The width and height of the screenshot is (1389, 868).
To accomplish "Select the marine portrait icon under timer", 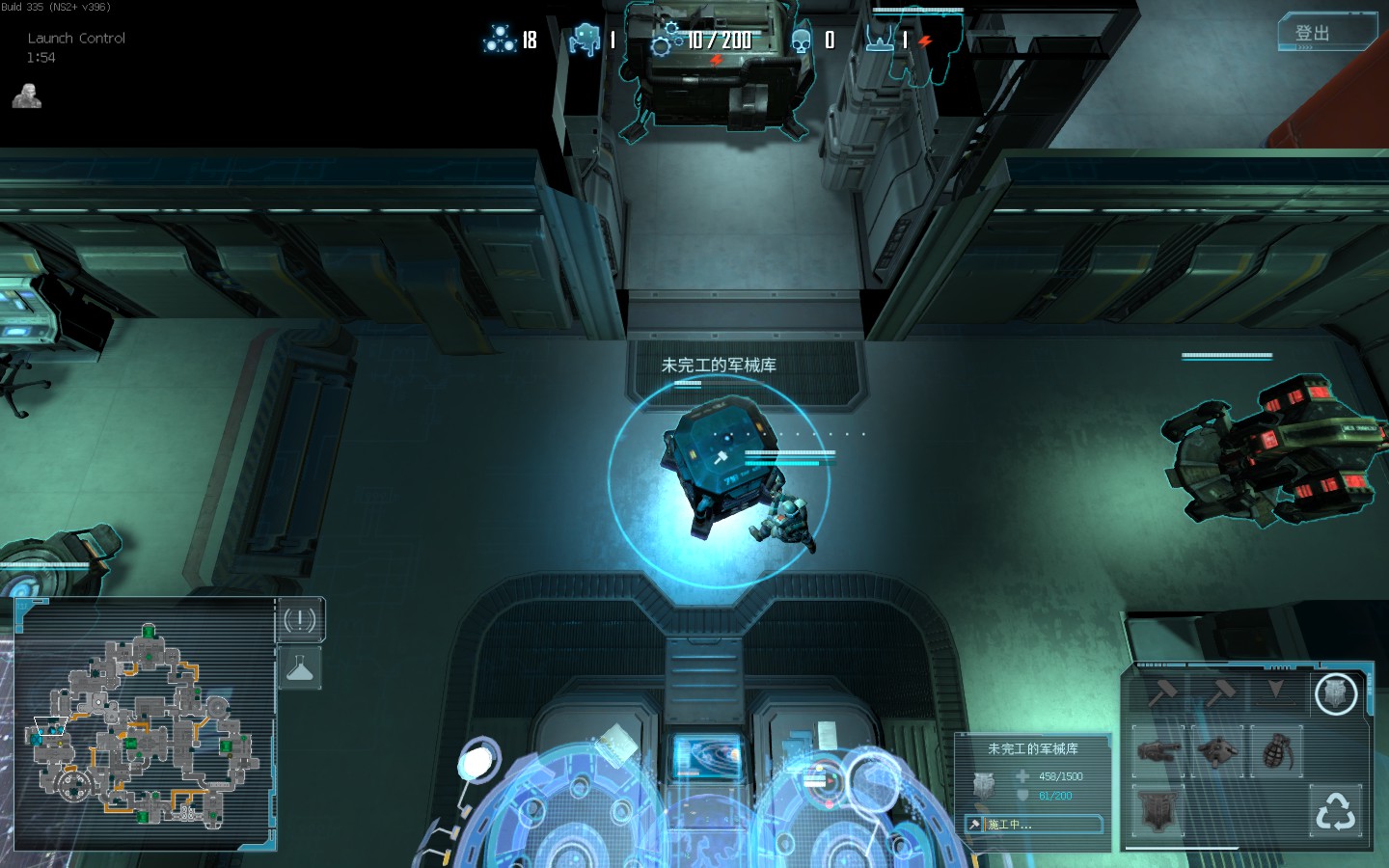I will click(x=27, y=95).
